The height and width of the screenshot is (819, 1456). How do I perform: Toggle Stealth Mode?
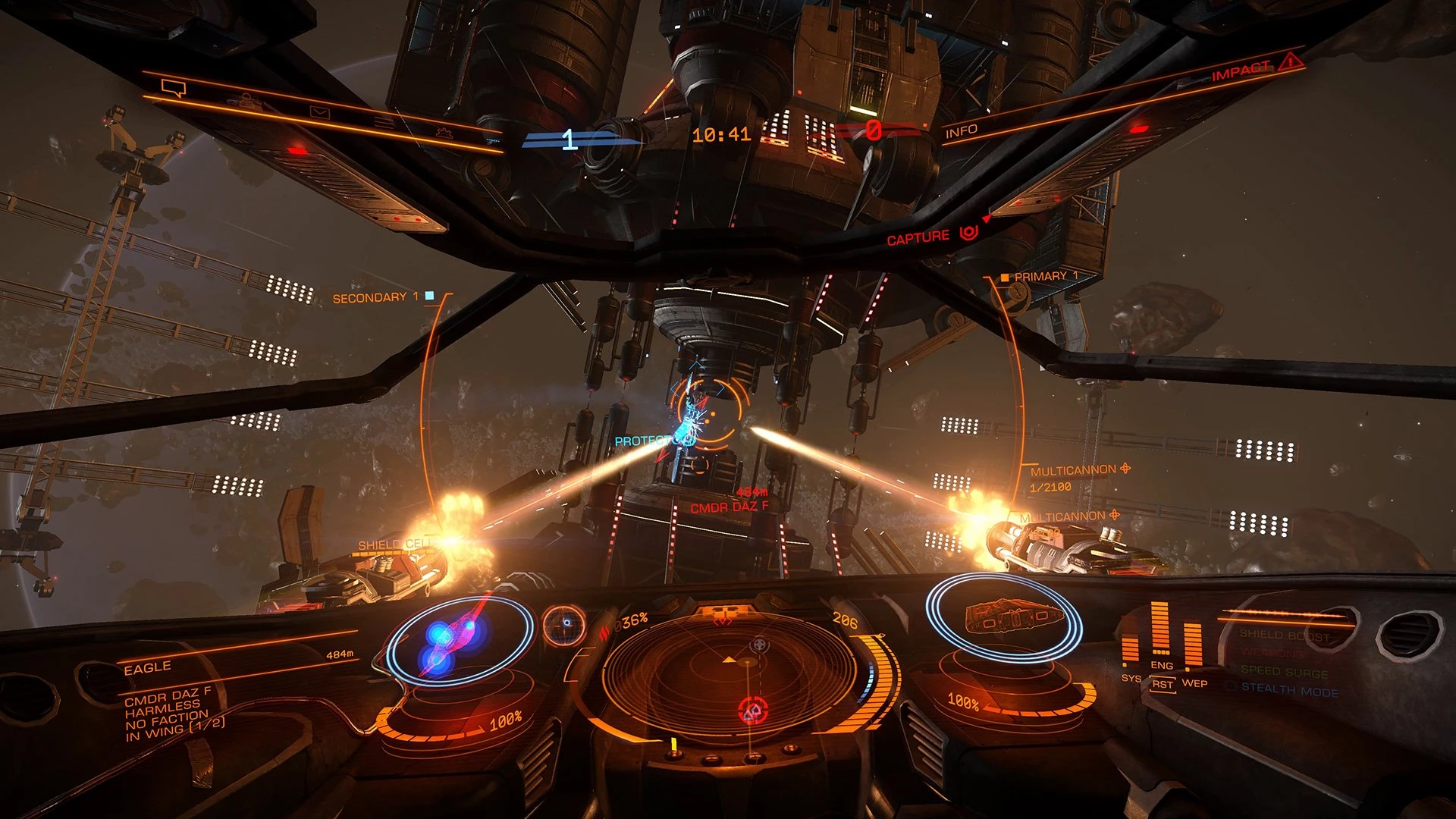point(1289,690)
